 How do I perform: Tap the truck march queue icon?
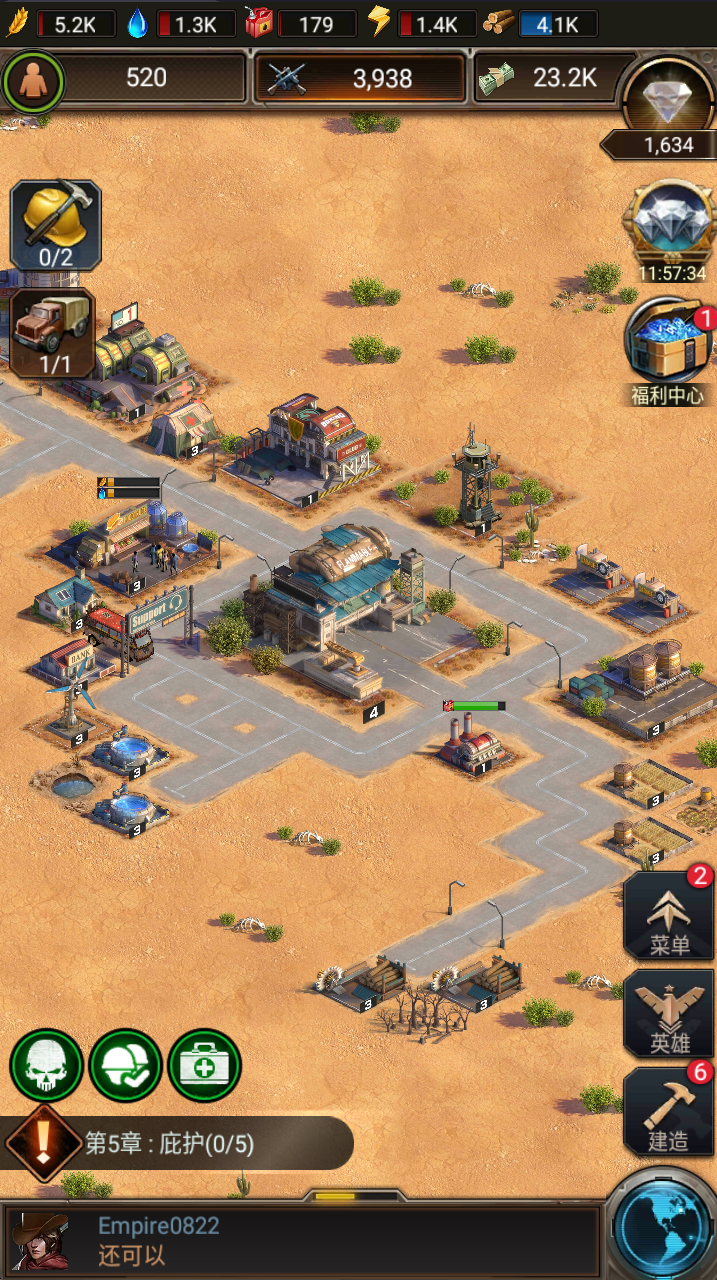tap(53, 333)
